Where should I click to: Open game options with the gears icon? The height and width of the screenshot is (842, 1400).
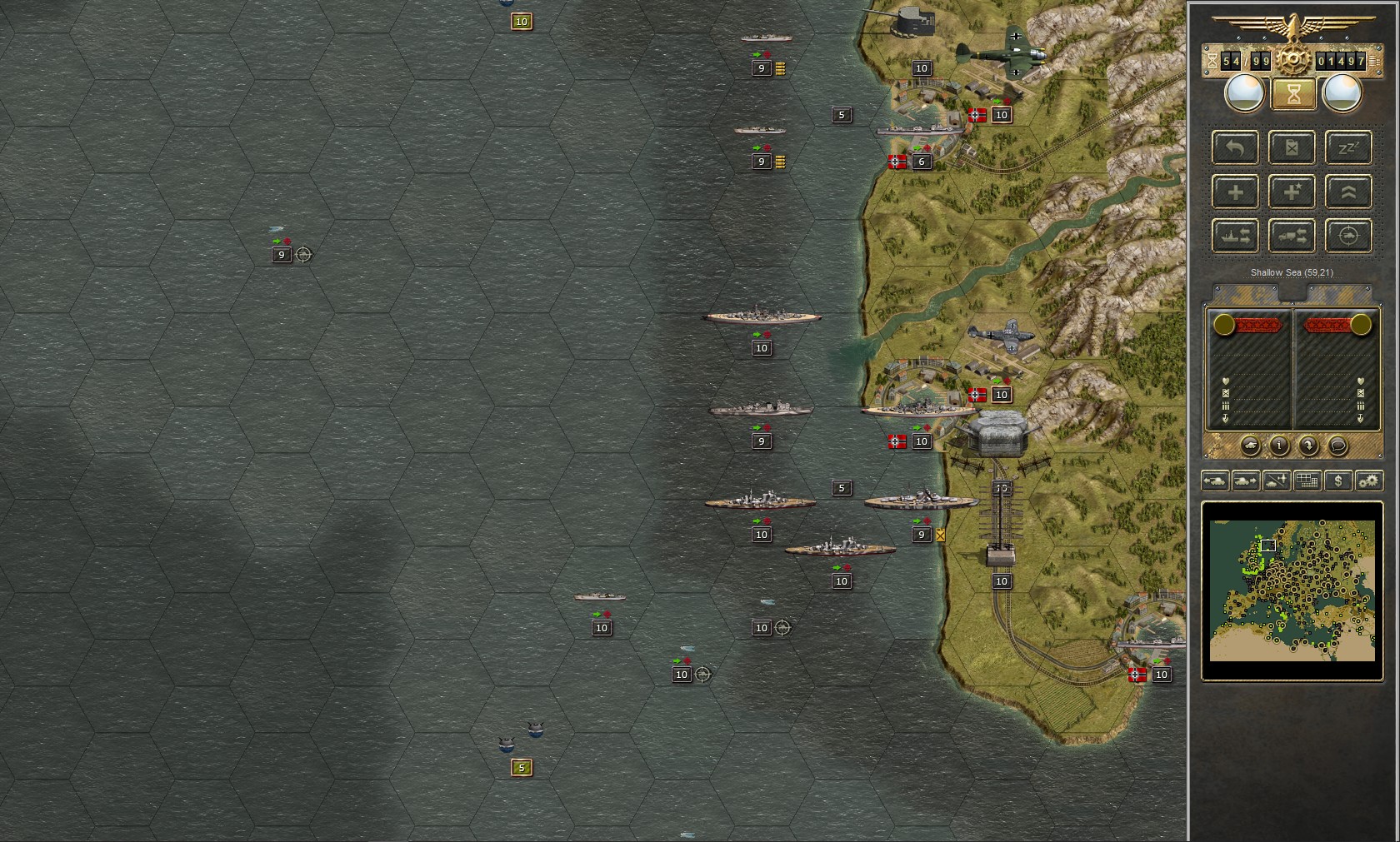(1369, 481)
